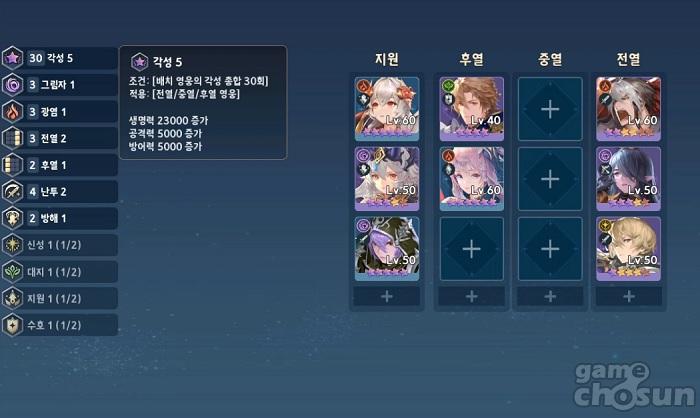Choose the Lv.60 hero in 지원 column
700x418 pixels.
[387, 108]
